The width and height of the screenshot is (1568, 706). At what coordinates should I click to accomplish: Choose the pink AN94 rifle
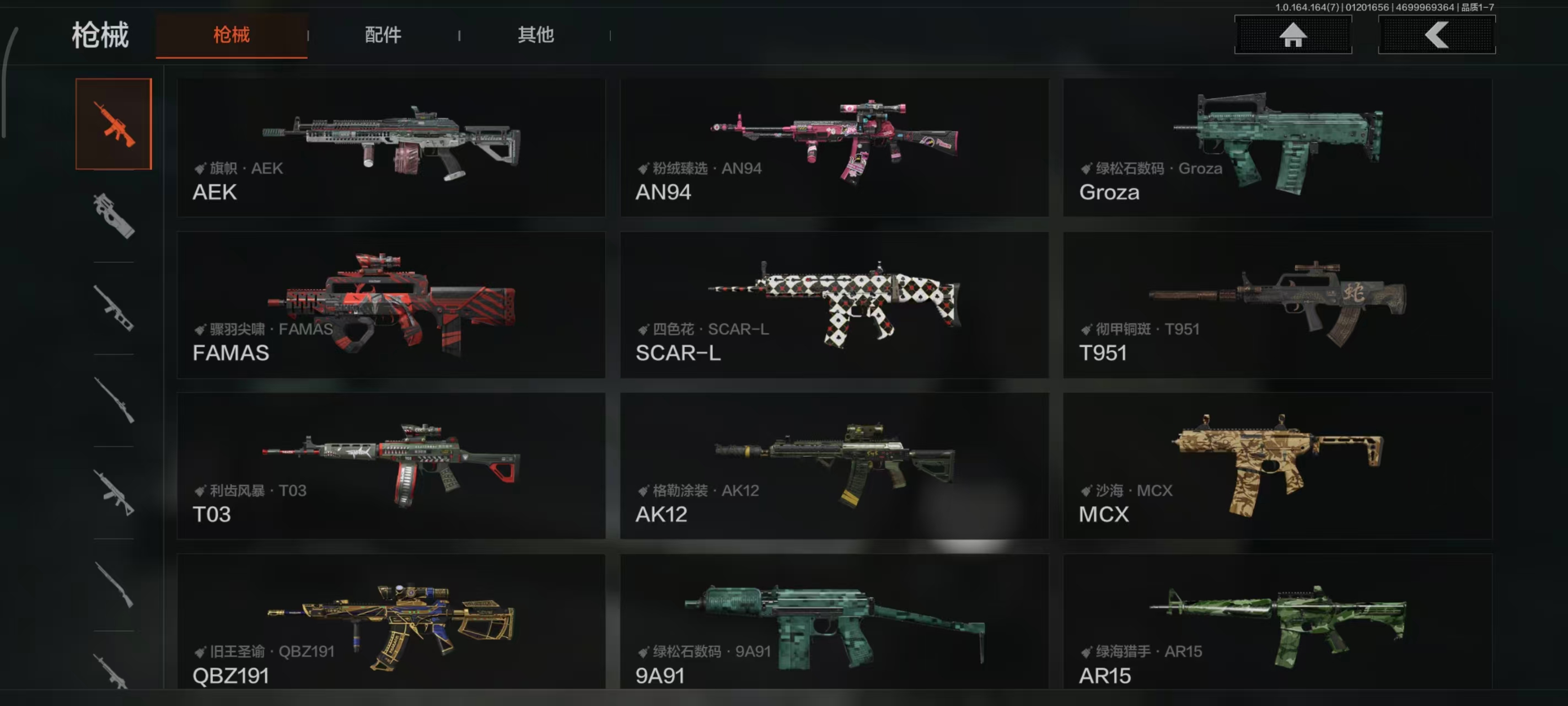pos(834,147)
